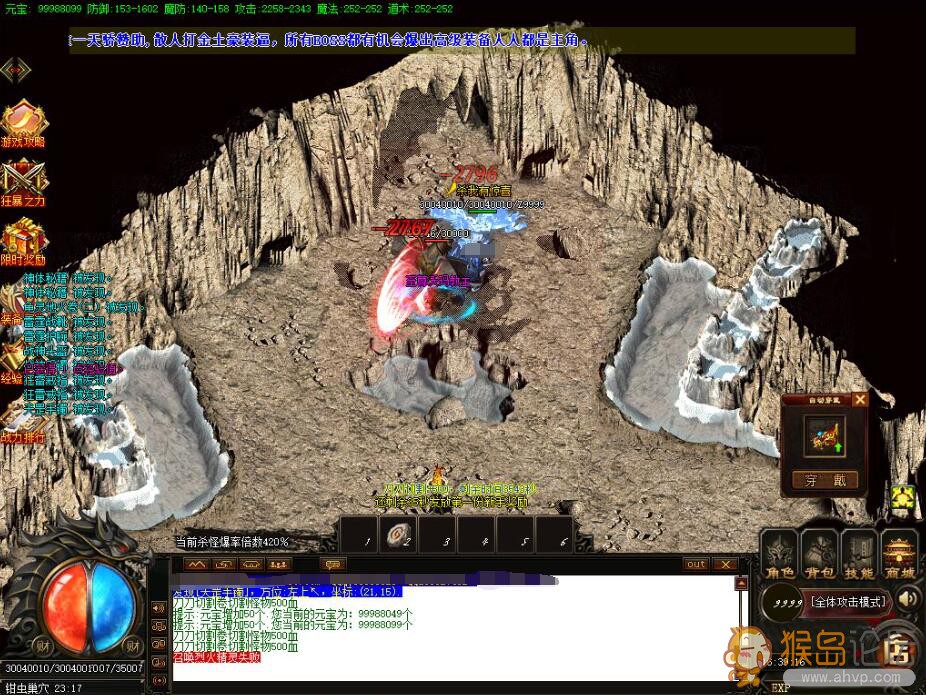
Task: Open the 角色 character panel
Action: (x=780, y=555)
